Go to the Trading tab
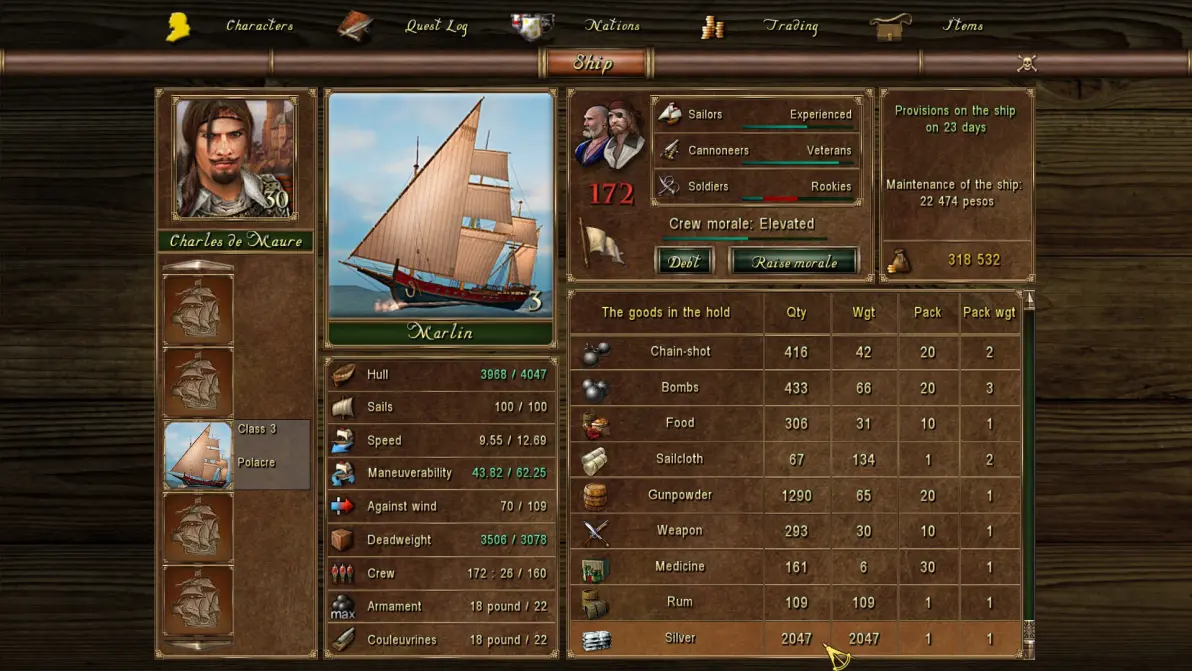 pyautogui.click(x=790, y=26)
